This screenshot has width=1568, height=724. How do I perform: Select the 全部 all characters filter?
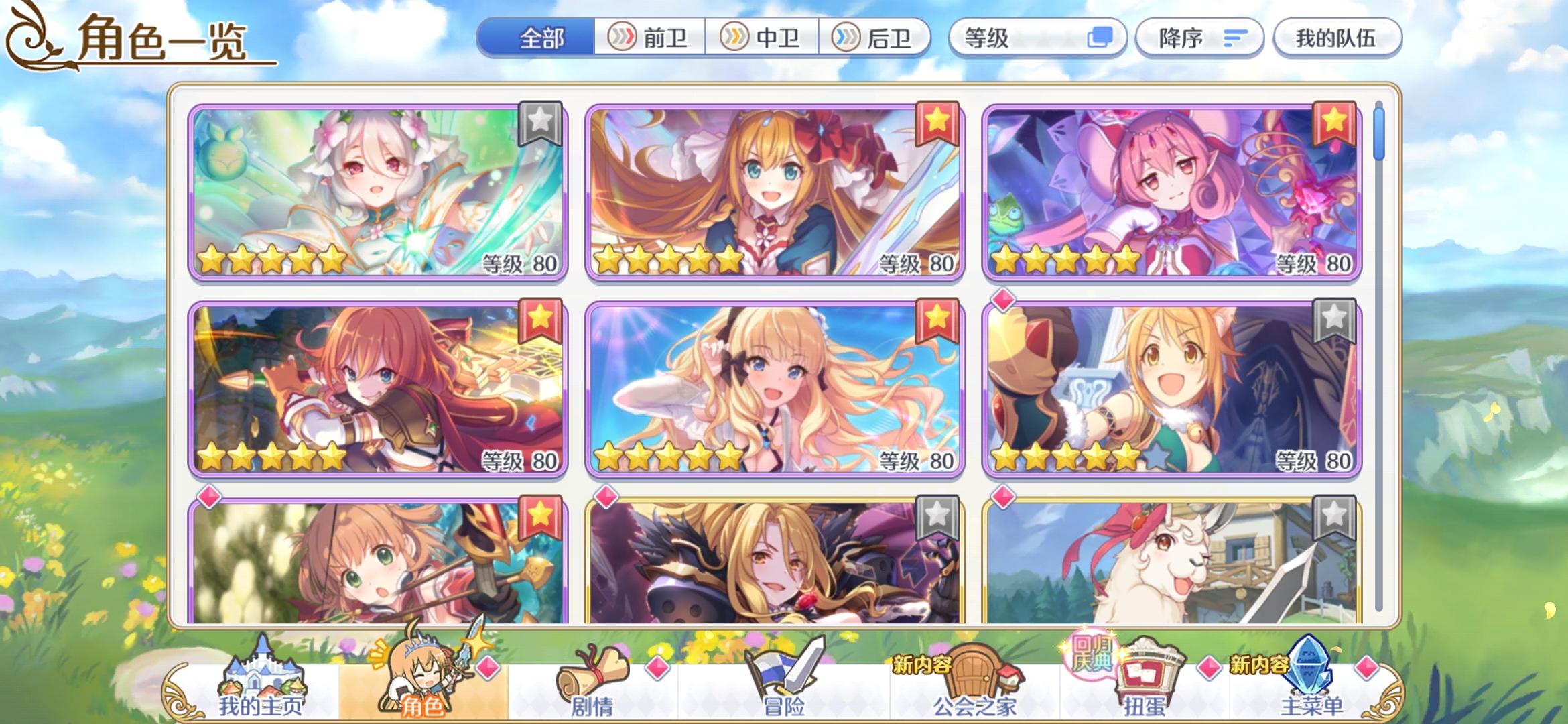point(543,38)
